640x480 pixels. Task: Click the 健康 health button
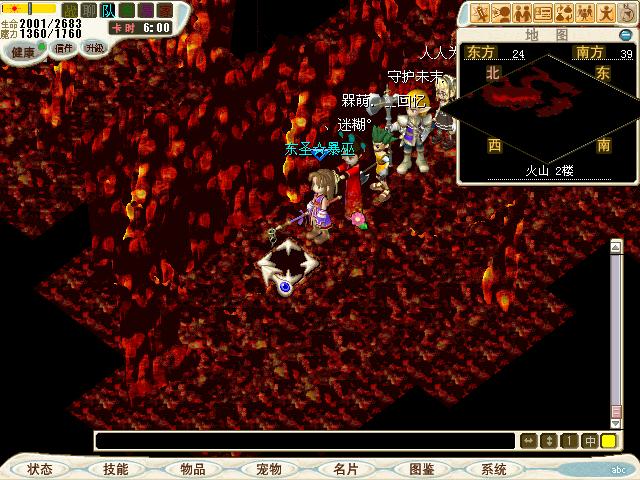23,49
